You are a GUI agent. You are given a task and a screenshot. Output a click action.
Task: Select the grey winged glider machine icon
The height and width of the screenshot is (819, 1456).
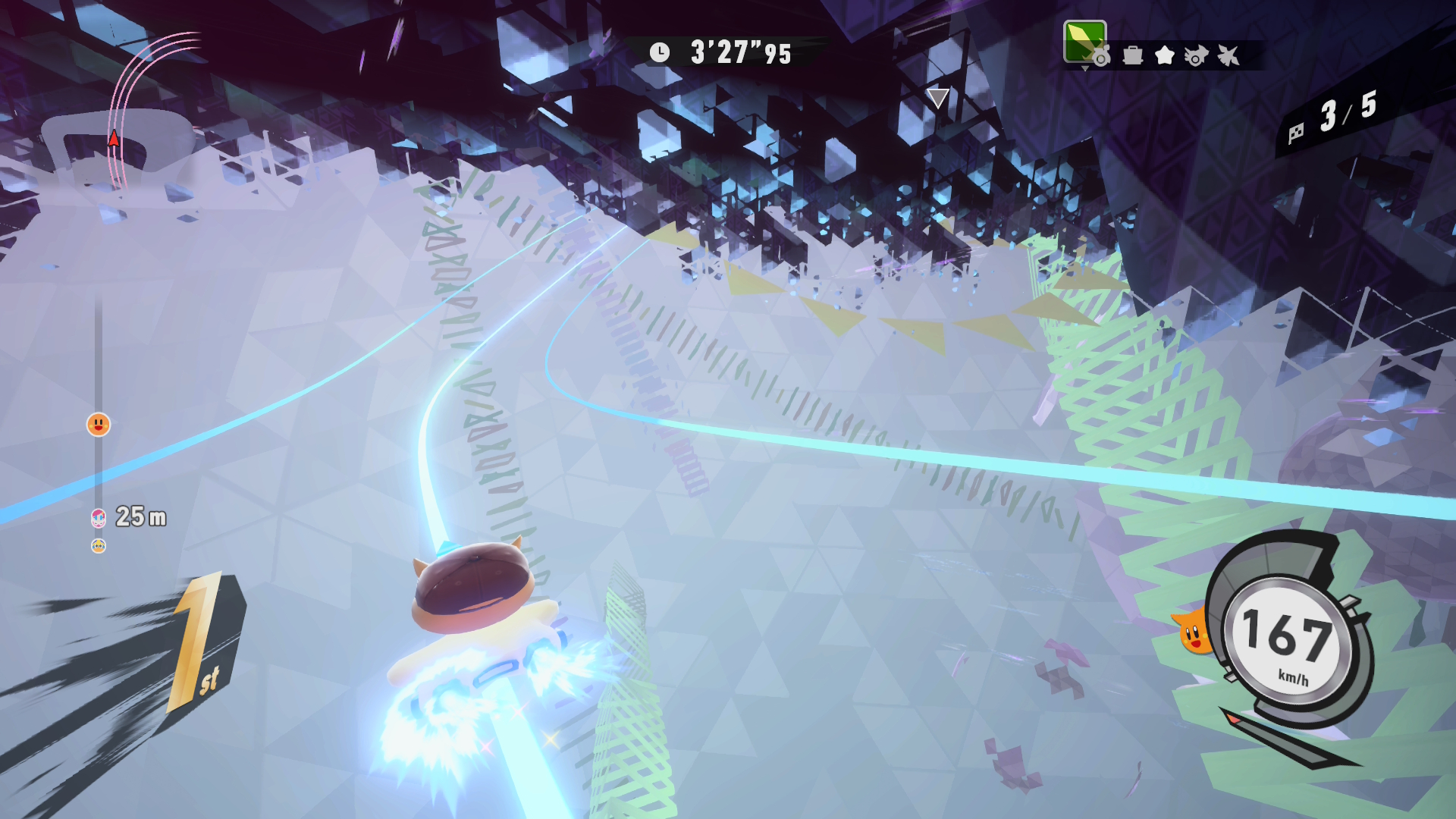pos(1228,55)
